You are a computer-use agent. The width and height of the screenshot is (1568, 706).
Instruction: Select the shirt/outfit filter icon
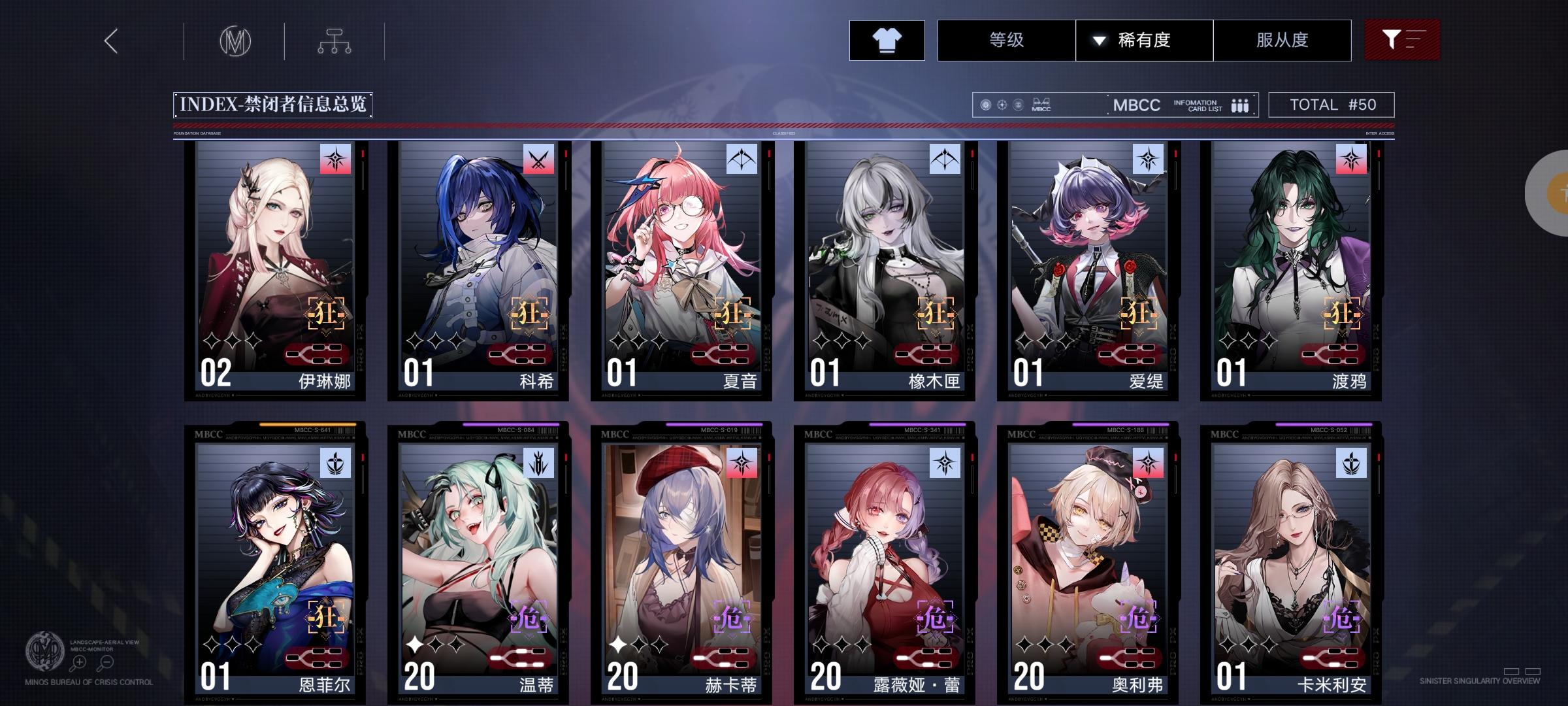887,40
